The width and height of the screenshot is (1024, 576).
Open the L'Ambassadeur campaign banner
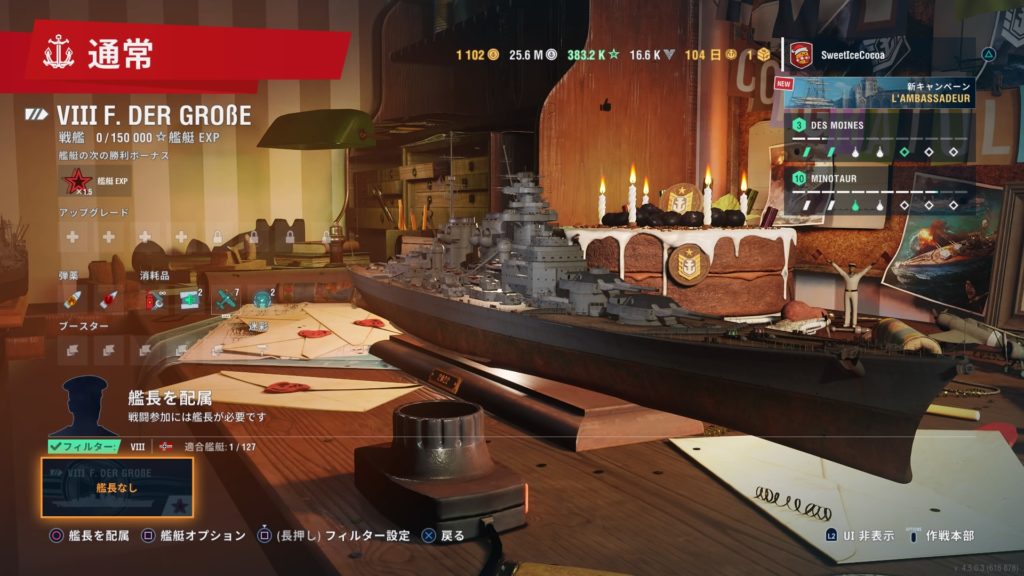878,92
